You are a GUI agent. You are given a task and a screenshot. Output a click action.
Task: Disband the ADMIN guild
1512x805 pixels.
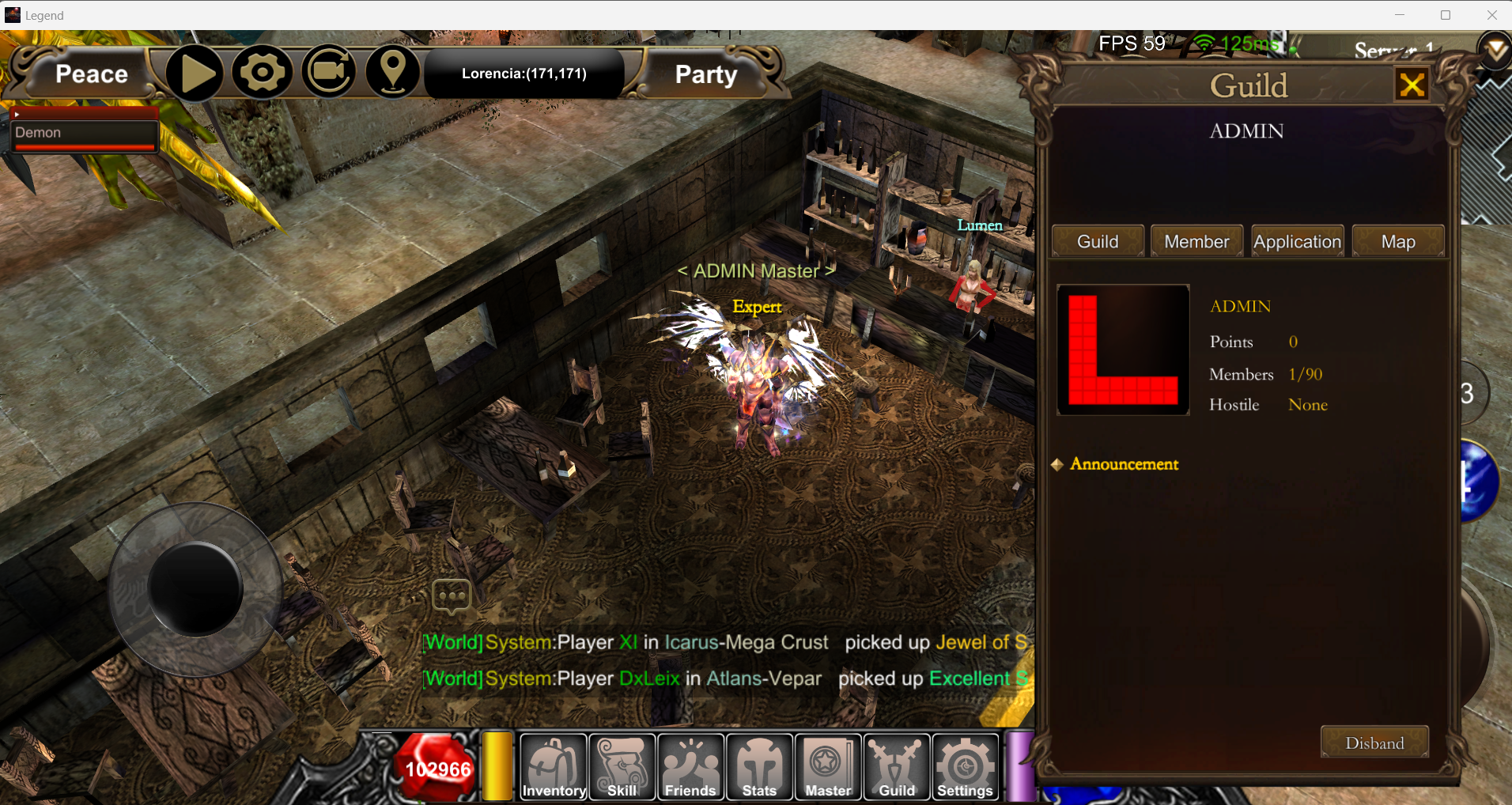1374,743
